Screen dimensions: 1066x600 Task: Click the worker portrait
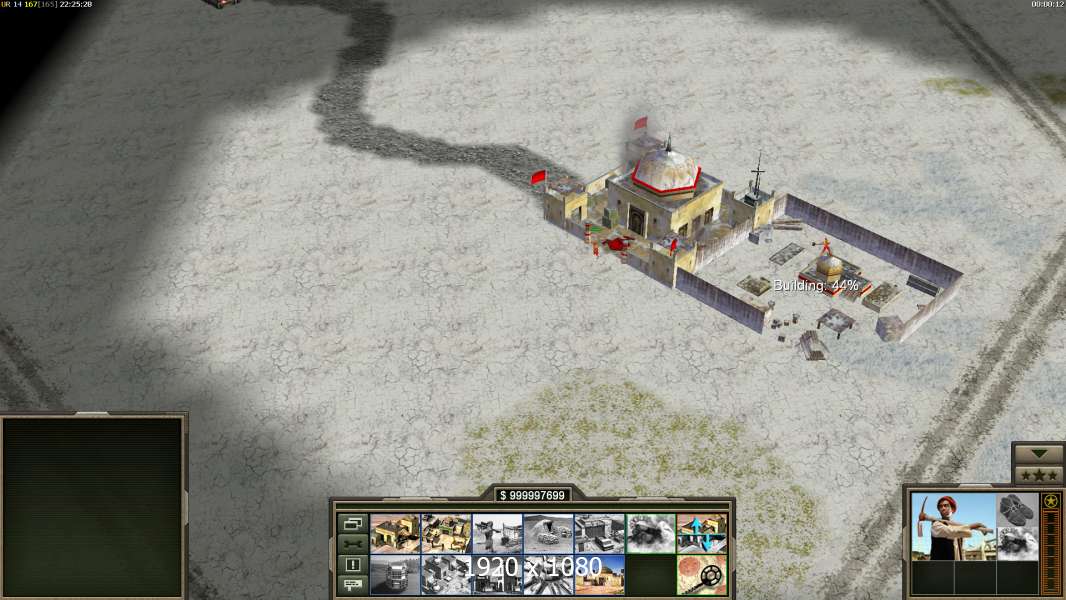pyautogui.click(x=953, y=526)
